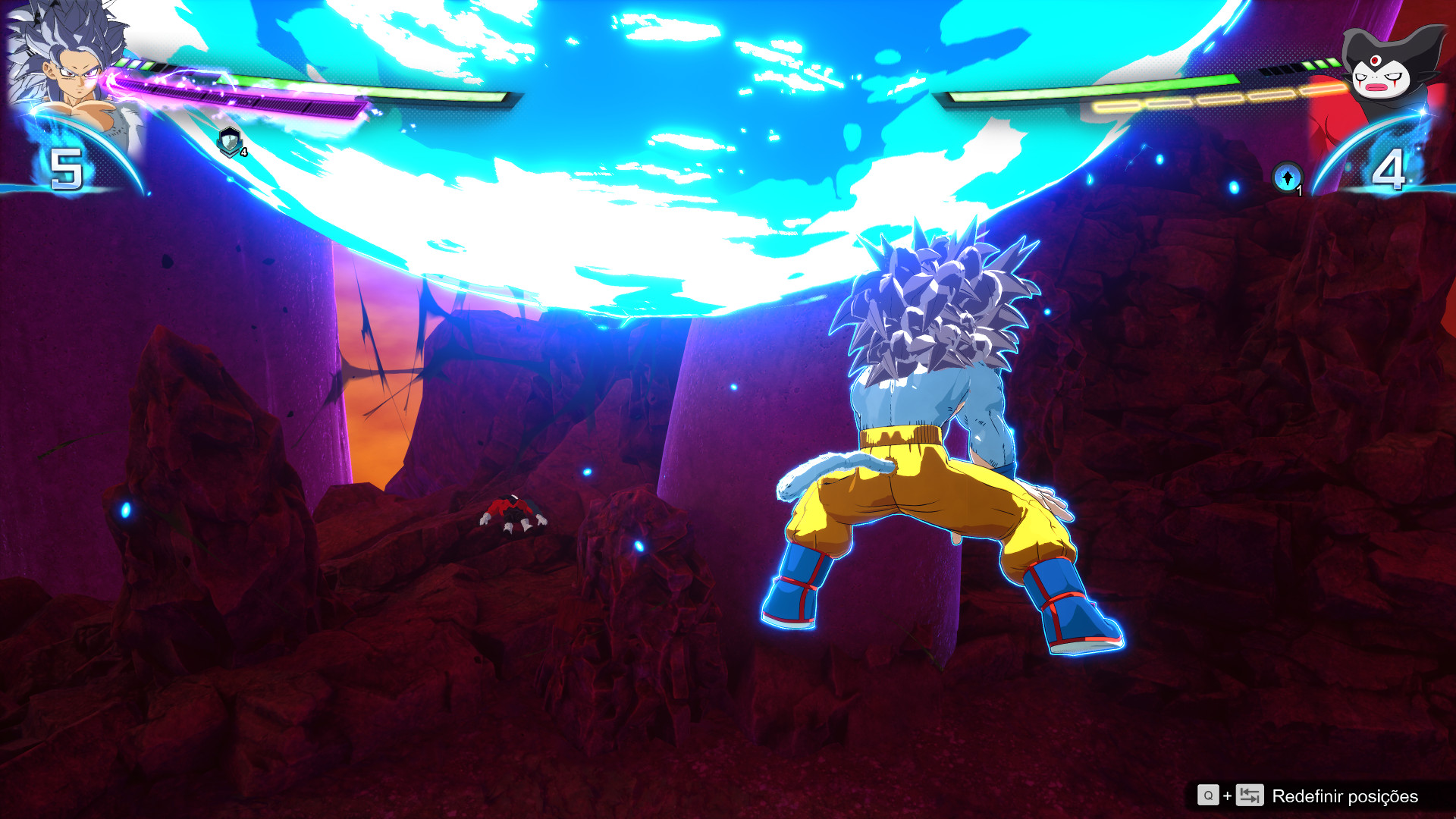The width and height of the screenshot is (1456, 819).
Task: Select player 1 team counter tab
Action: [67, 167]
